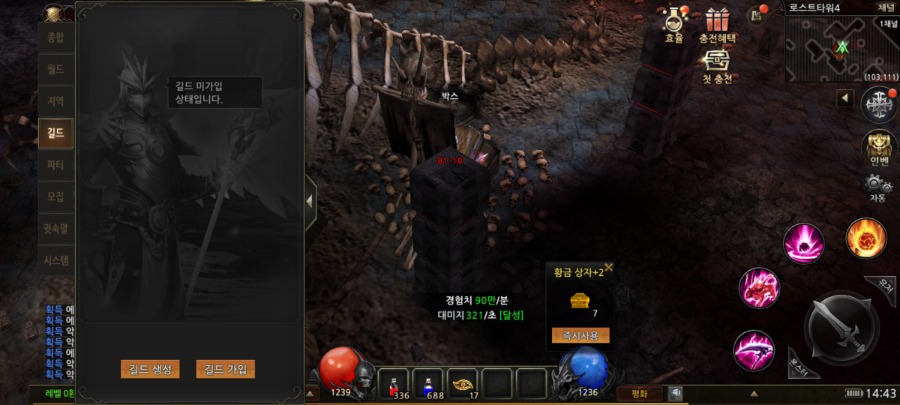900x405 pixels.
Task: Join a guild with 길드 가입 button
Action: point(226,369)
